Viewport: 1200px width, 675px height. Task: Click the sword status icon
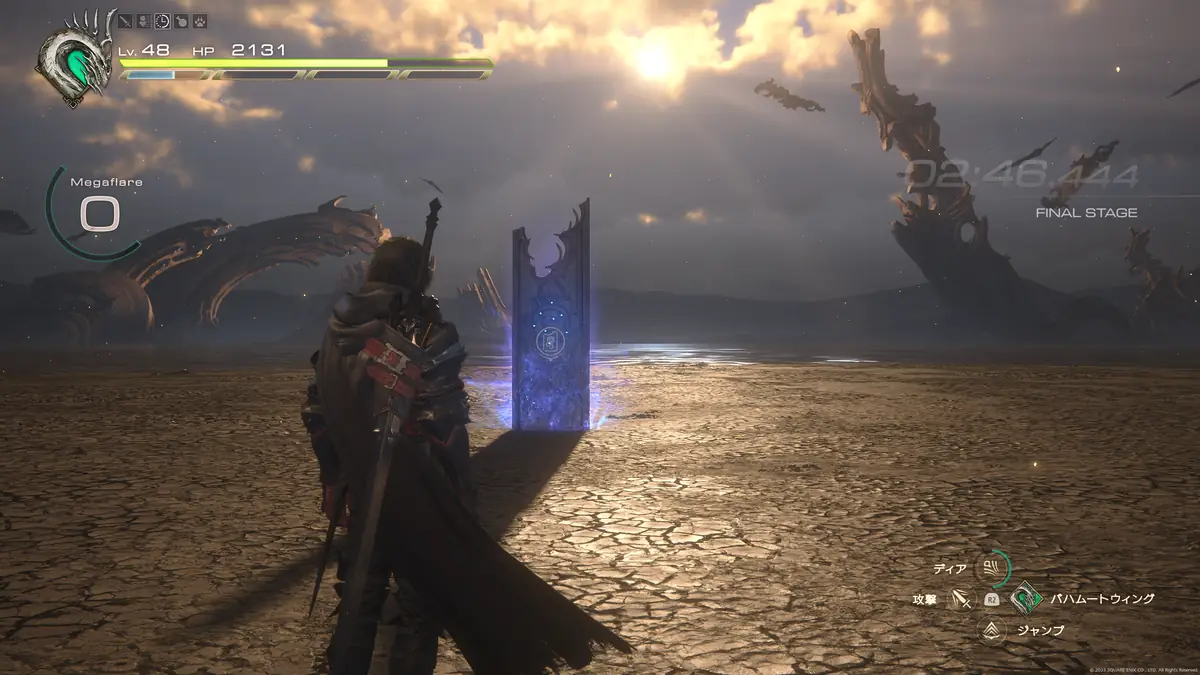[125, 21]
